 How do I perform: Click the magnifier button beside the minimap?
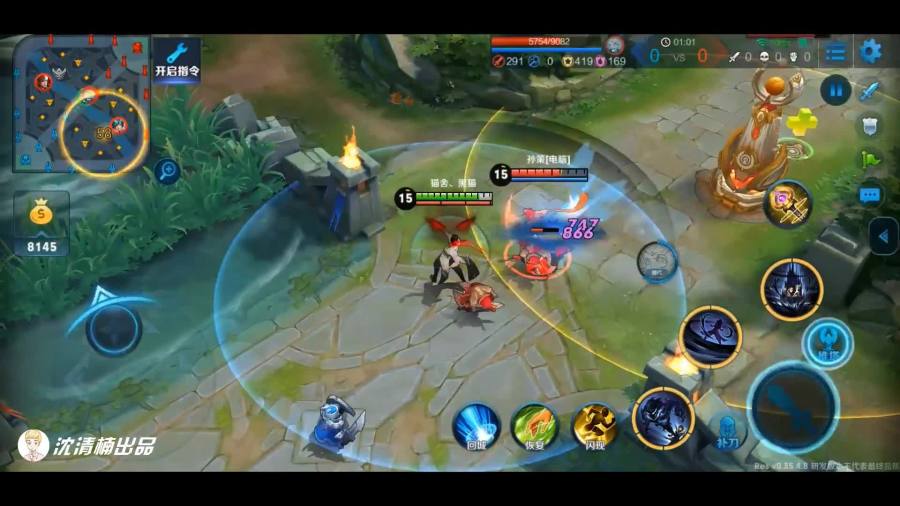(x=167, y=171)
